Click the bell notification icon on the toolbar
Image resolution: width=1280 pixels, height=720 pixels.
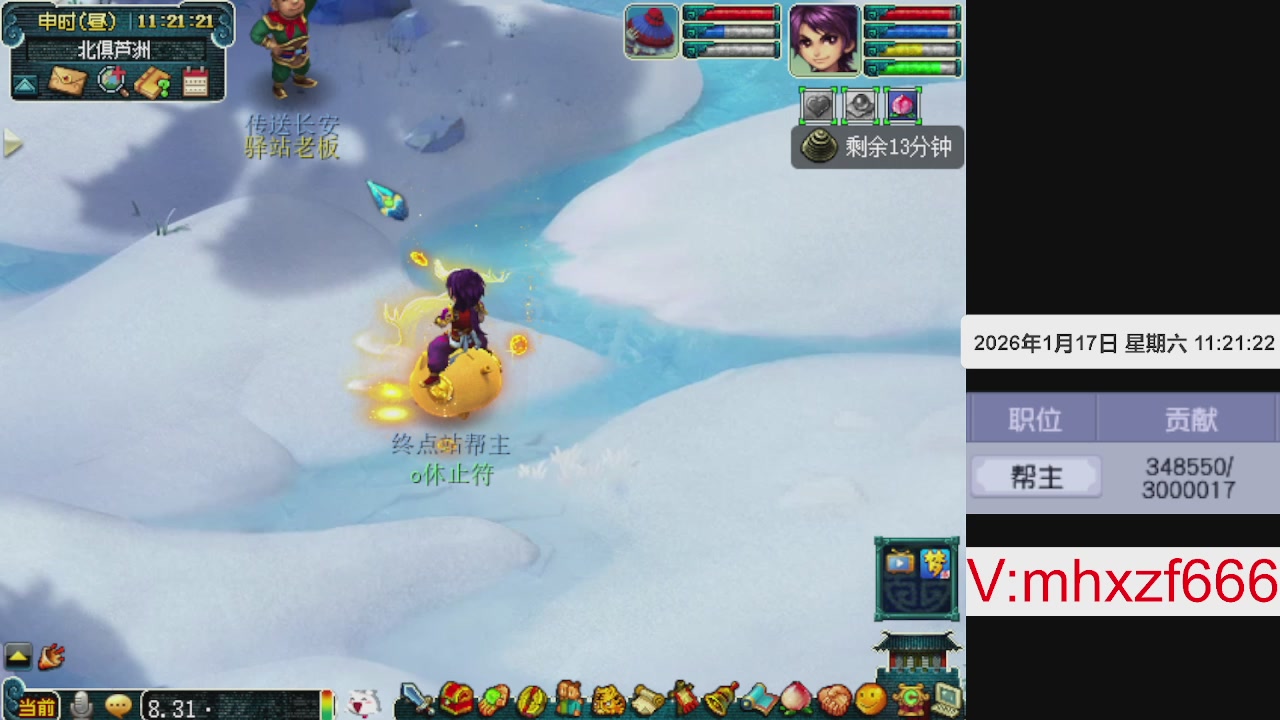coord(718,700)
